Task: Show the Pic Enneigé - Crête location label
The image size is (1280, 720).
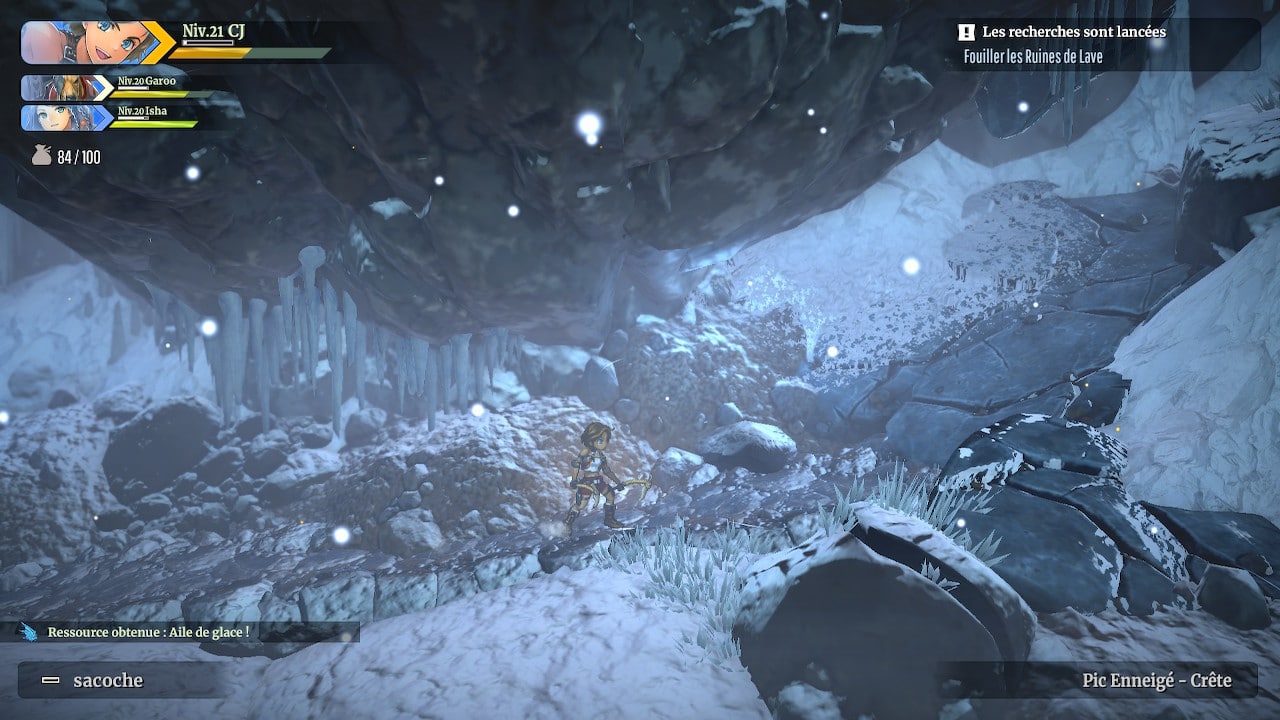Action: tap(1155, 681)
